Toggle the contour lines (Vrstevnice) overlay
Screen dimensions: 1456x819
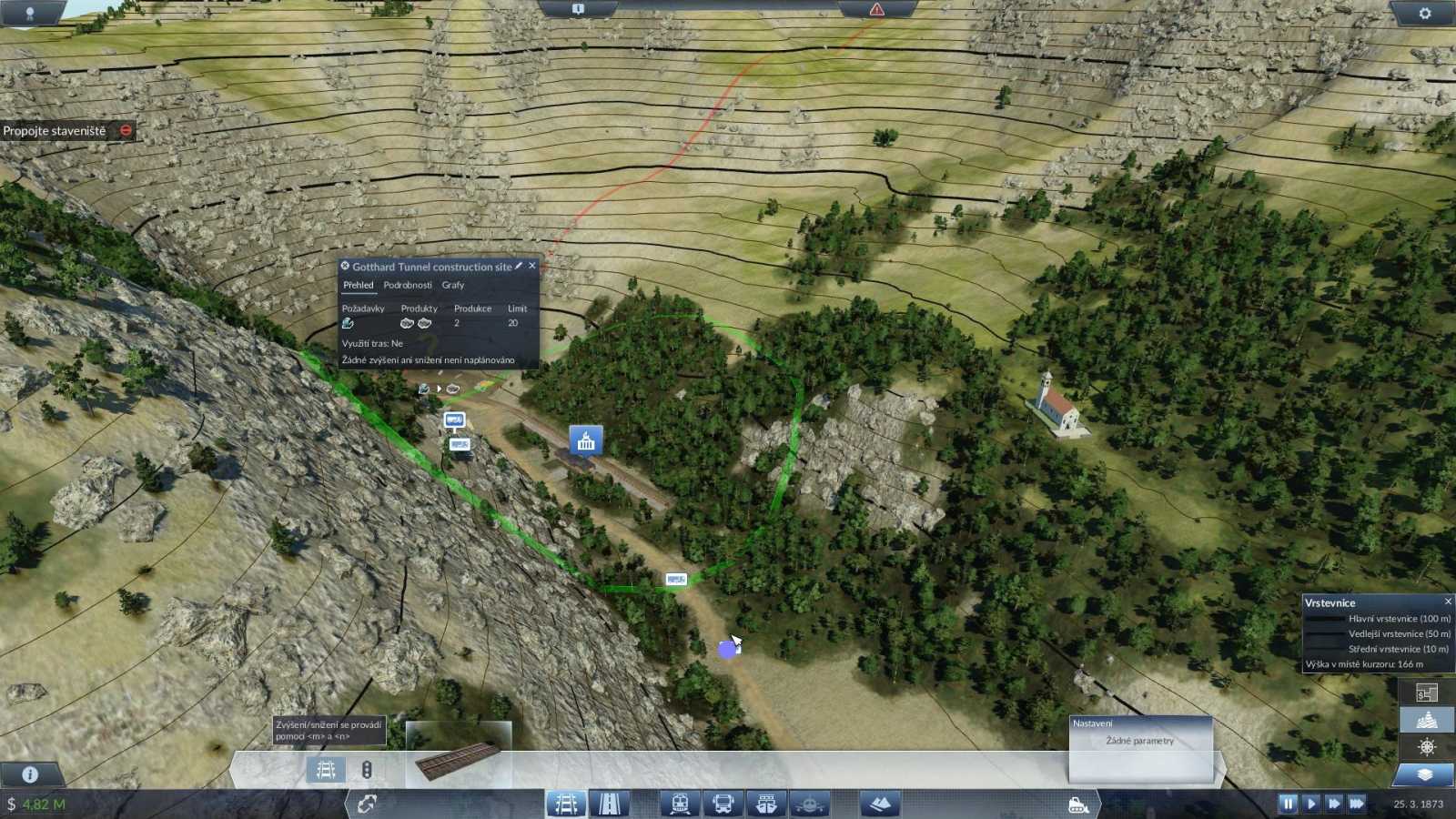coord(1426,719)
